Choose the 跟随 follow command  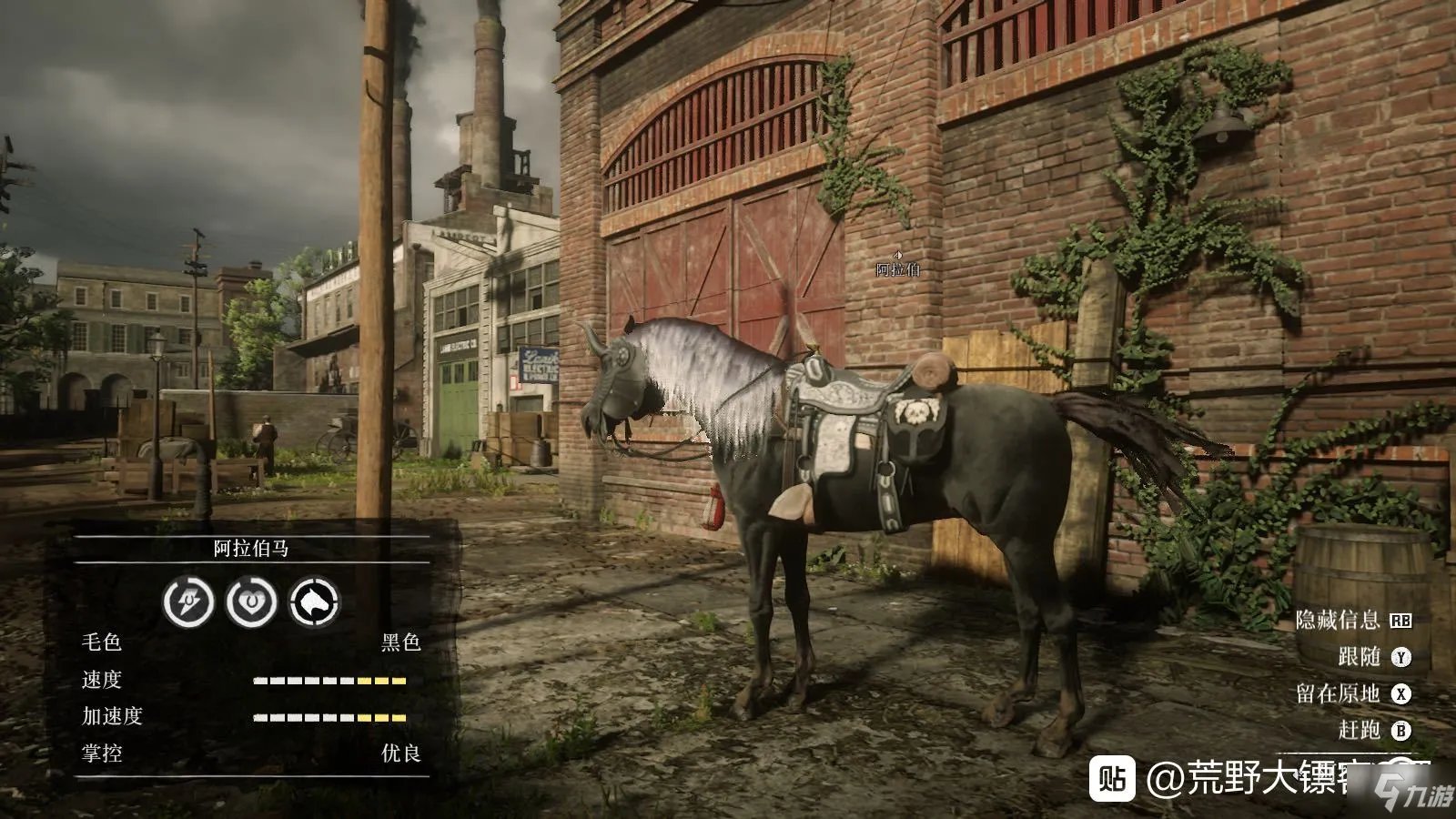[x=1373, y=656]
